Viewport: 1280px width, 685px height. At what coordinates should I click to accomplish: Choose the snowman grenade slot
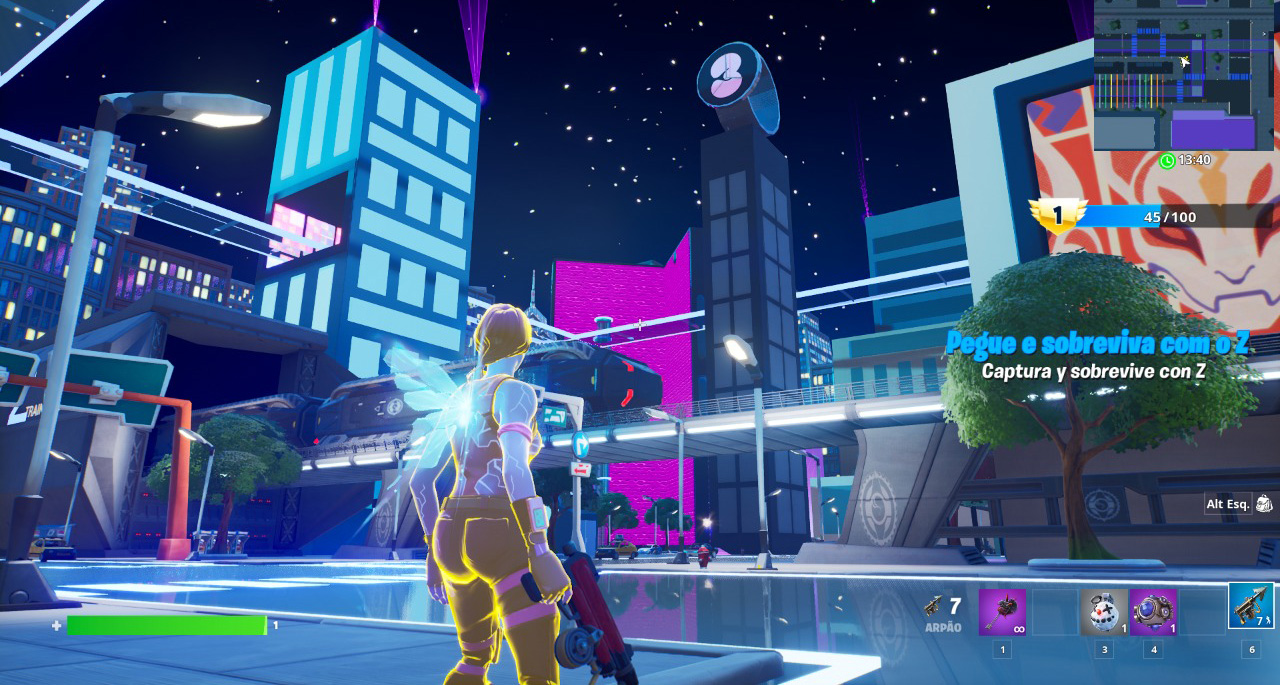pos(1103,612)
